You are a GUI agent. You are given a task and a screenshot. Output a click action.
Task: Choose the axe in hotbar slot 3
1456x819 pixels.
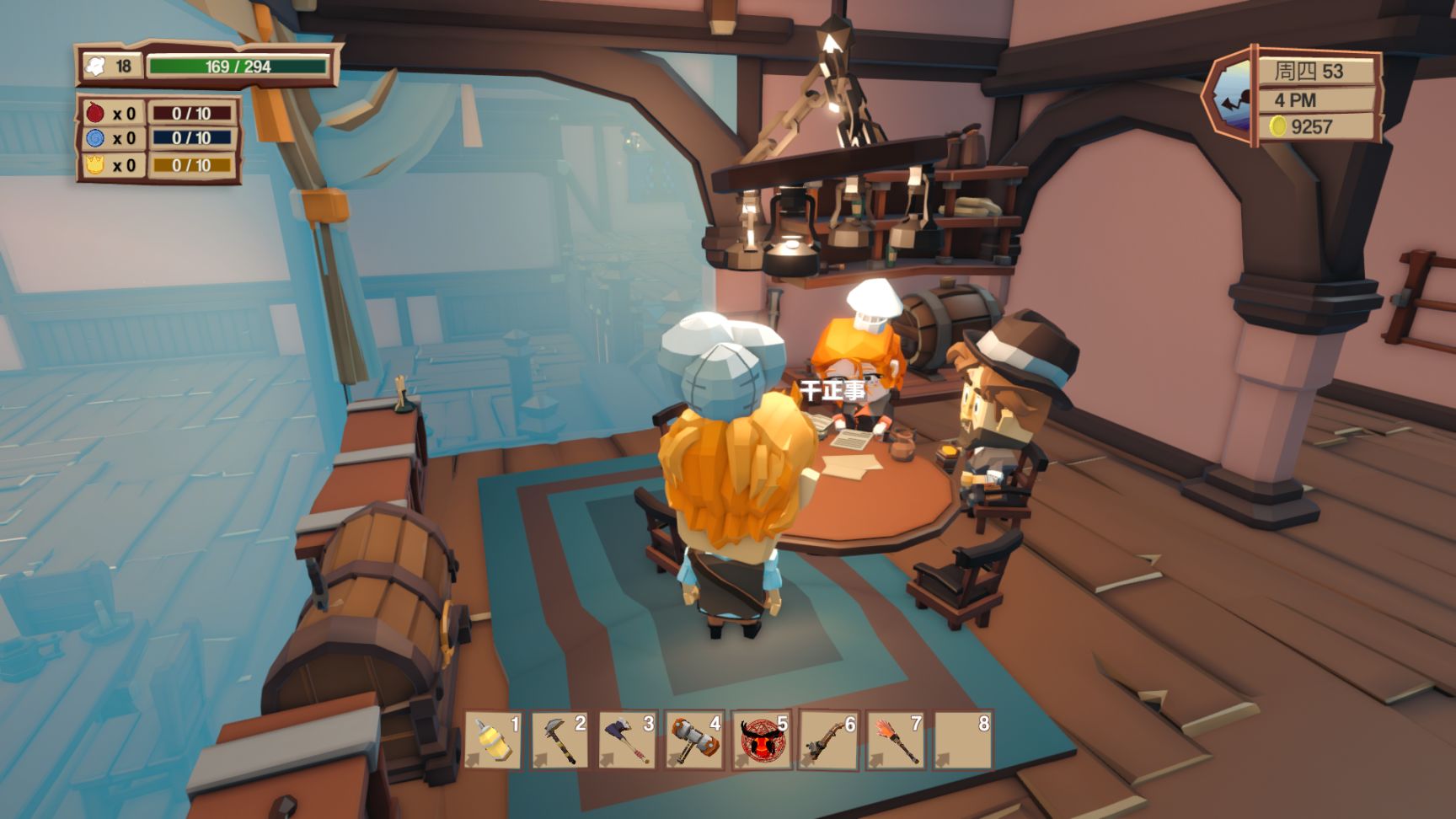pos(627,740)
